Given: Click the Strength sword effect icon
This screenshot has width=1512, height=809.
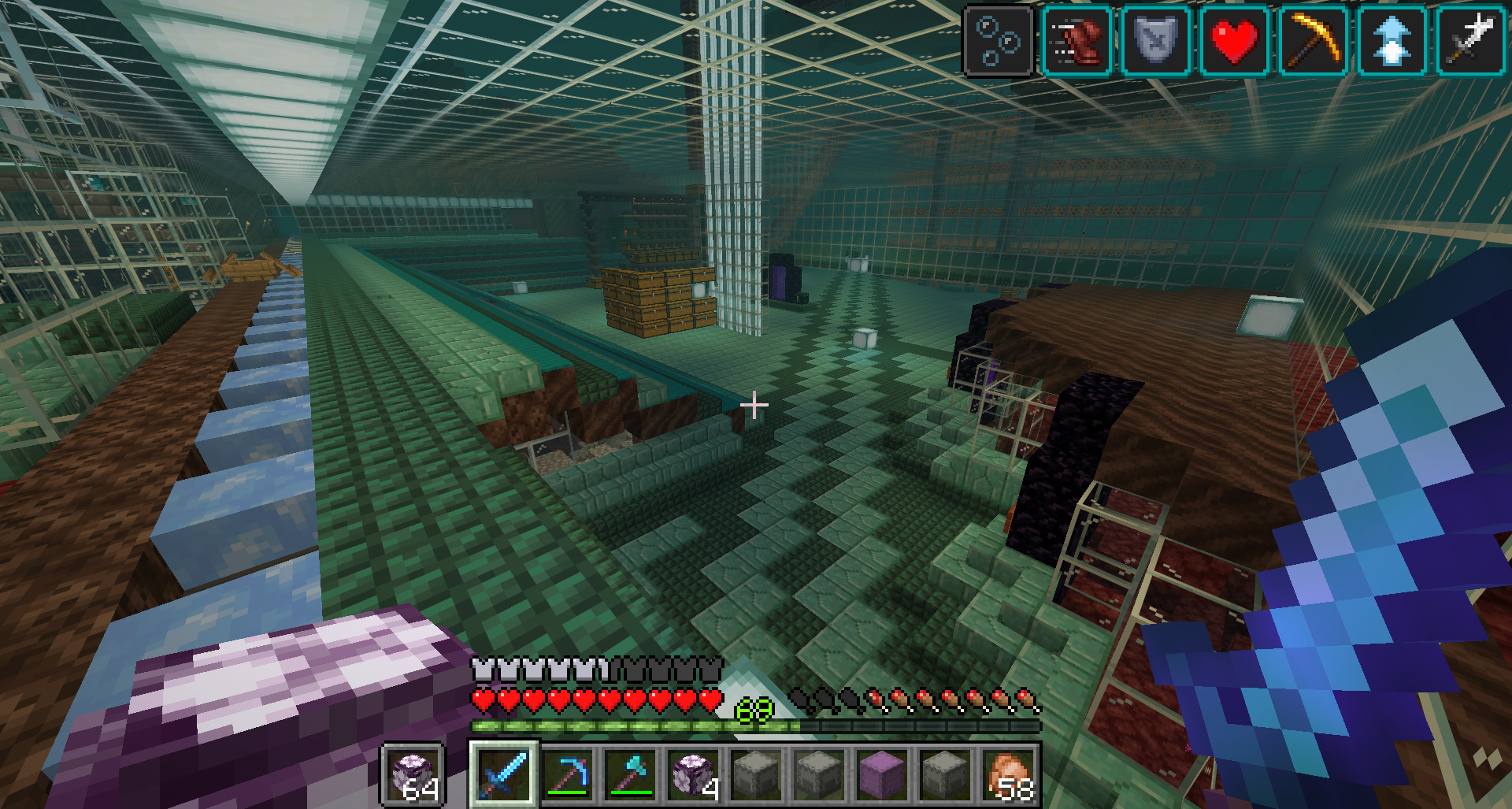Looking at the screenshot, I should 1470,40.
